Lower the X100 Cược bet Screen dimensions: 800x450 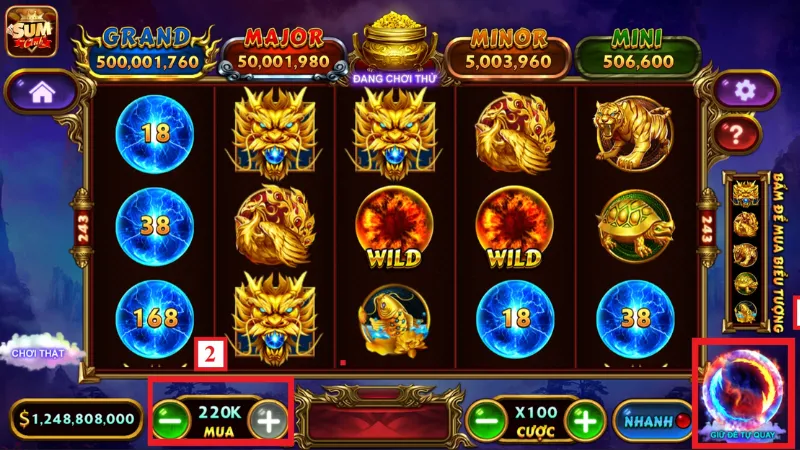(485, 419)
